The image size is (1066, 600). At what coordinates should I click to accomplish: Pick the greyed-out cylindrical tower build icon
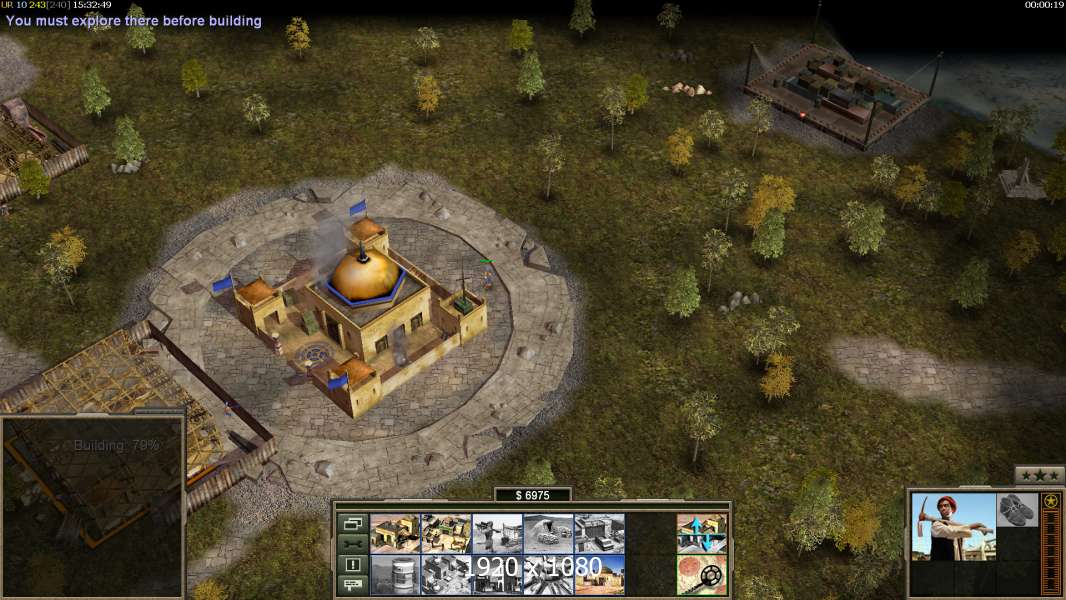[x=395, y=574]
